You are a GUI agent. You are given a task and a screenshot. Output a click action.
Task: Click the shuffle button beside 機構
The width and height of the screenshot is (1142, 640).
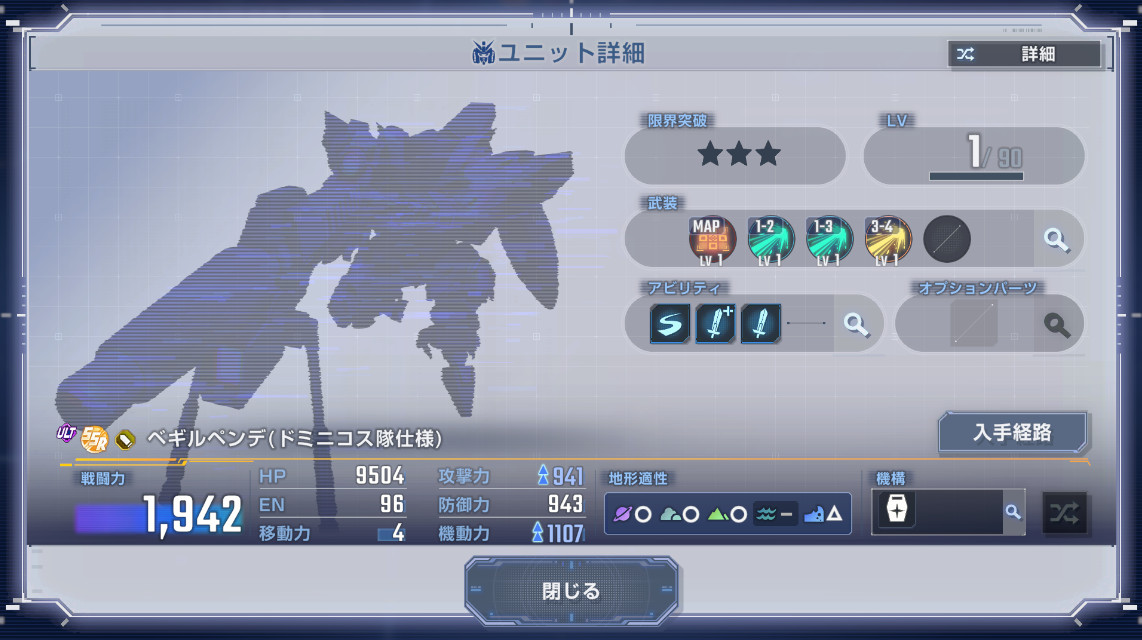(1065, 512)
